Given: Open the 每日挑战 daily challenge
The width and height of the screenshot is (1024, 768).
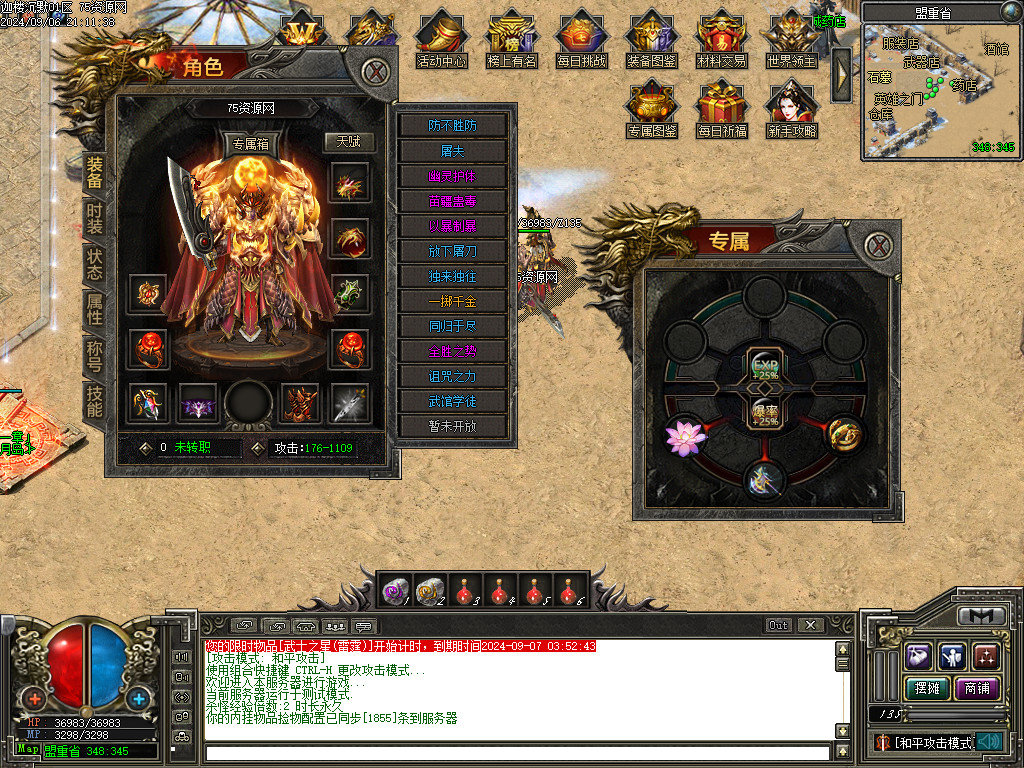Looking at the screenshot, I should 582,40.
